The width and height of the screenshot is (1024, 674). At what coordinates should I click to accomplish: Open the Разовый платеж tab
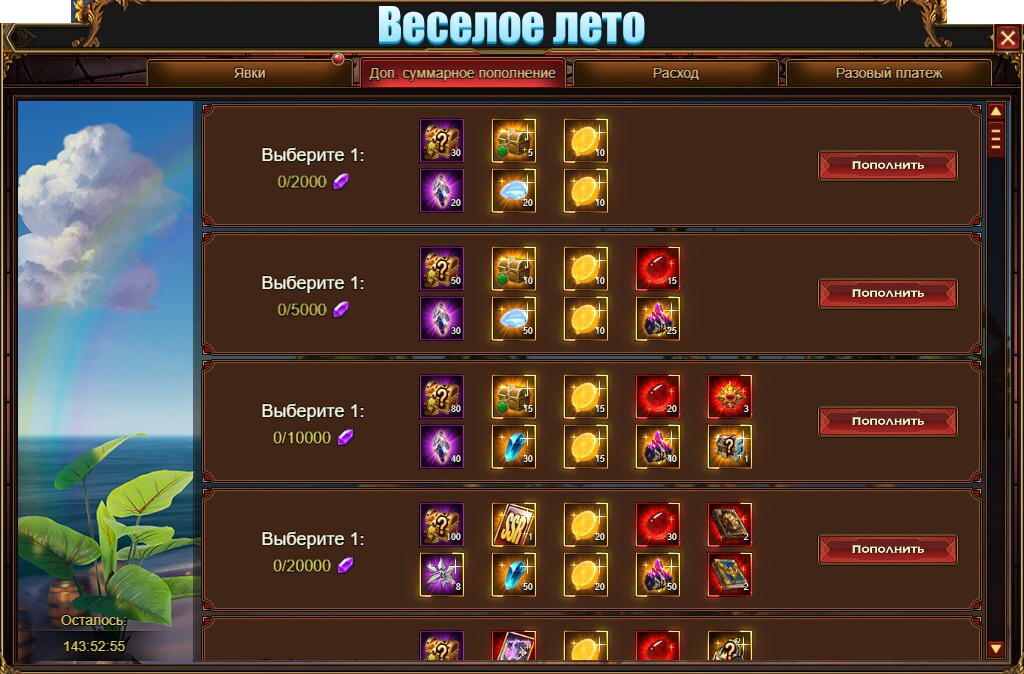(x=888, y=73)
